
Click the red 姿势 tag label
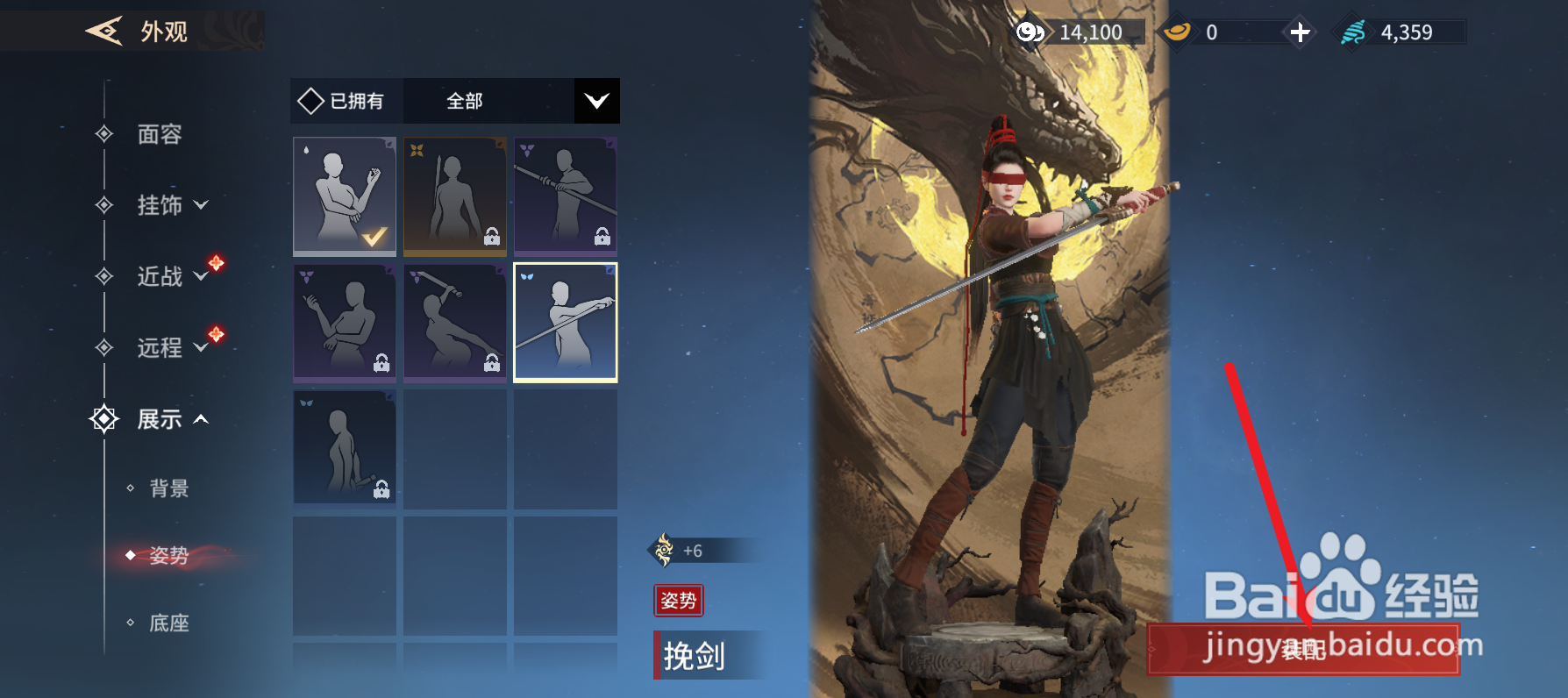point(678,601)
